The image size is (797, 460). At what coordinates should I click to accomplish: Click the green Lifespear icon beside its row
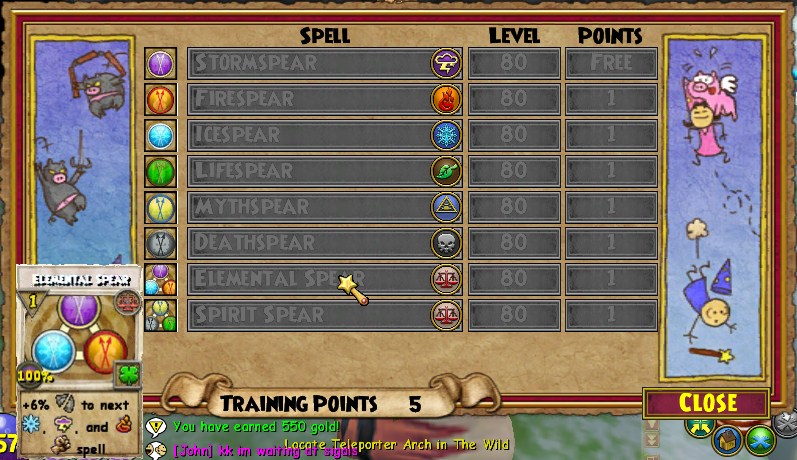click(x=160, y=171)
